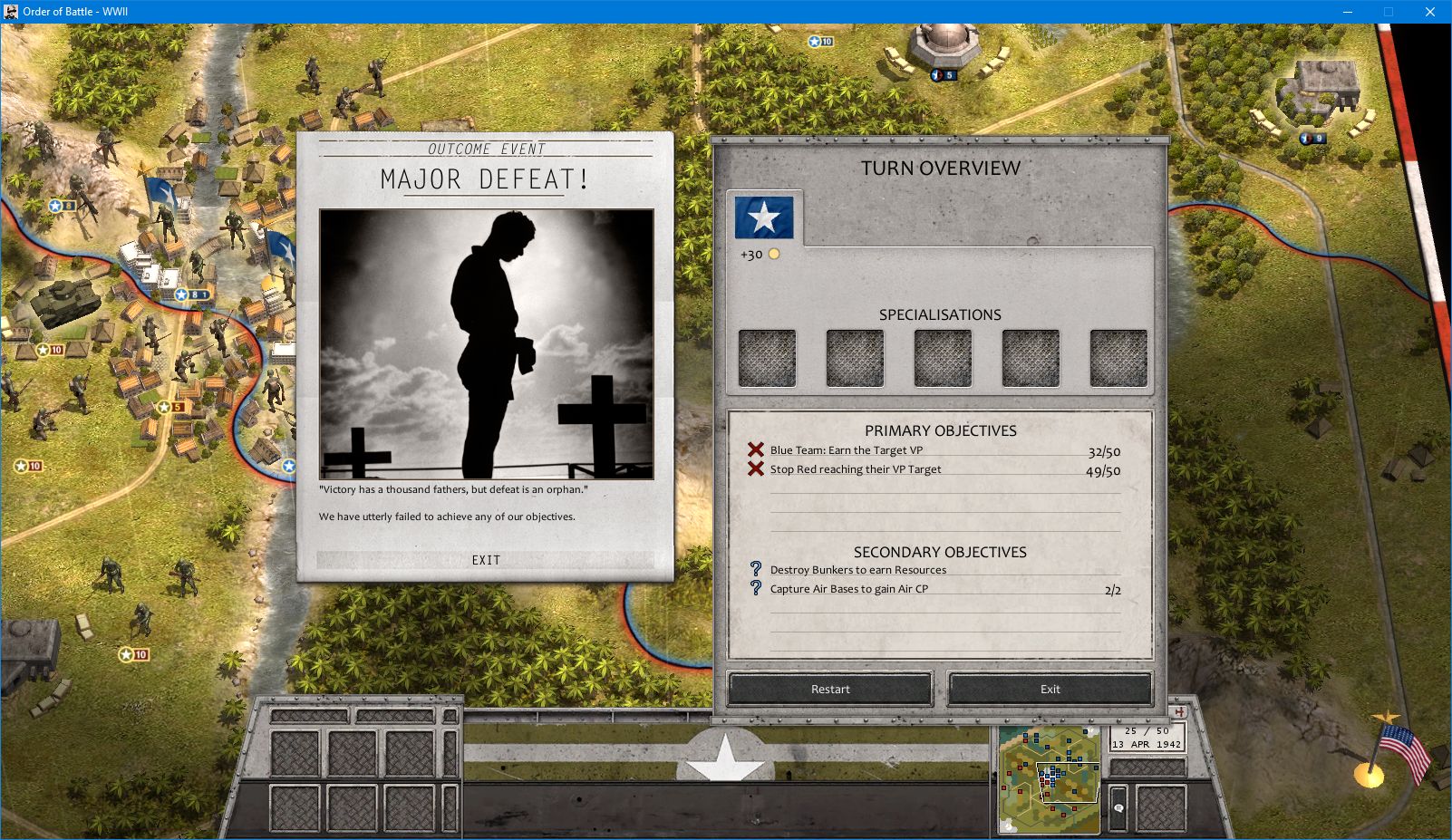Viewport: 1452px width, 840px height.
Task: Select the Blue Team star flag tab
Action: point(766,216)
